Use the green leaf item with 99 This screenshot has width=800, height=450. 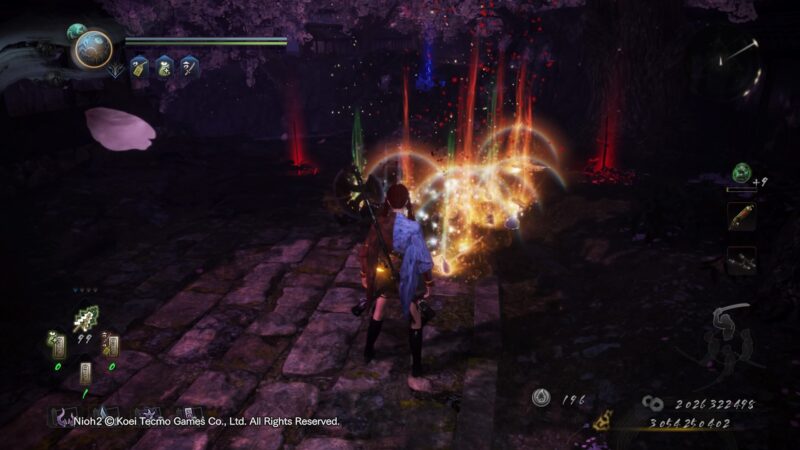pyautogui.click(x=85, y=322)
